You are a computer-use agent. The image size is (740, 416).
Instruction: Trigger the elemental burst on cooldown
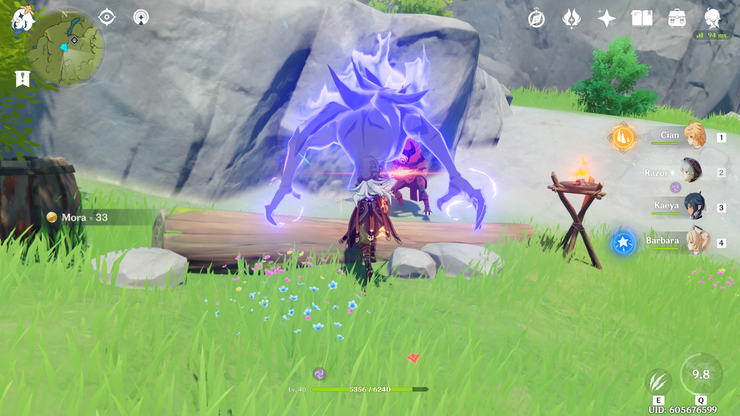[701, 374]
